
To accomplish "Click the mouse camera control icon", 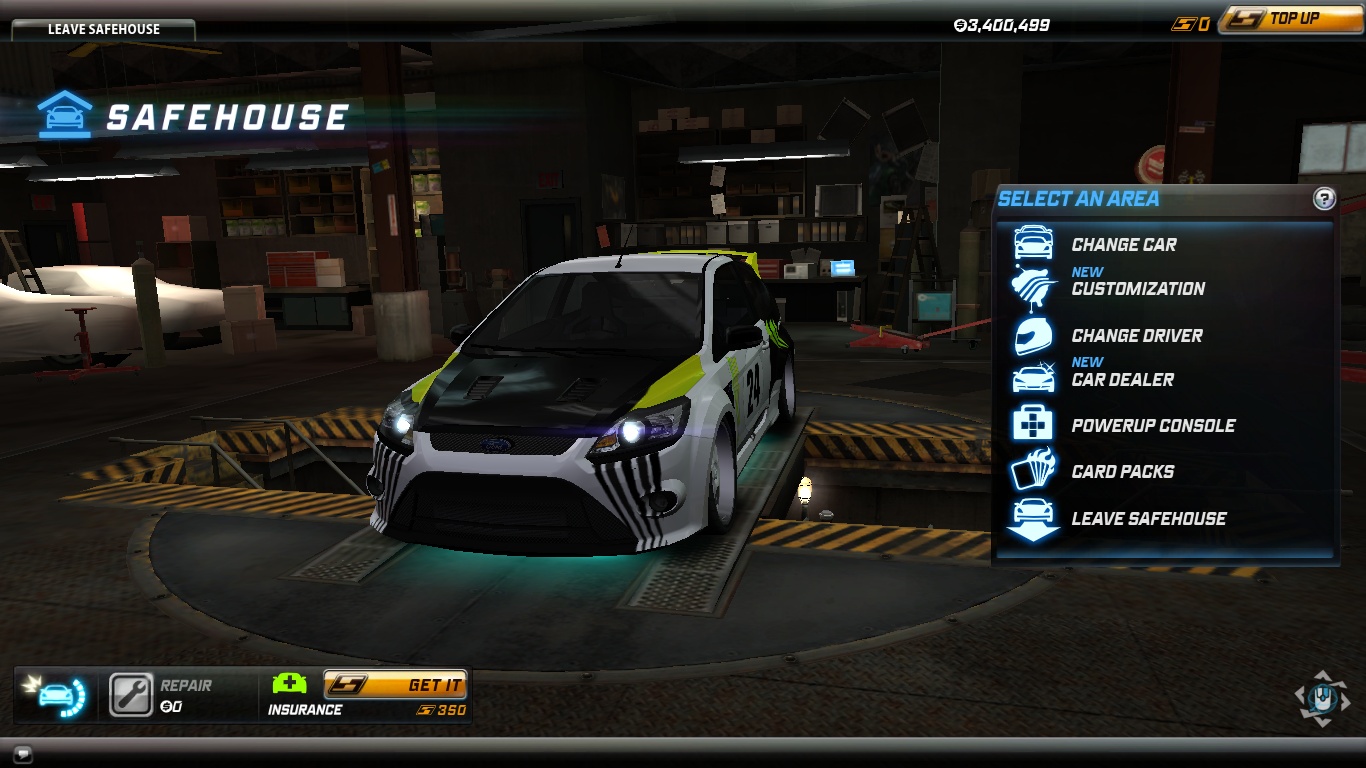I will click(1321, 697).
